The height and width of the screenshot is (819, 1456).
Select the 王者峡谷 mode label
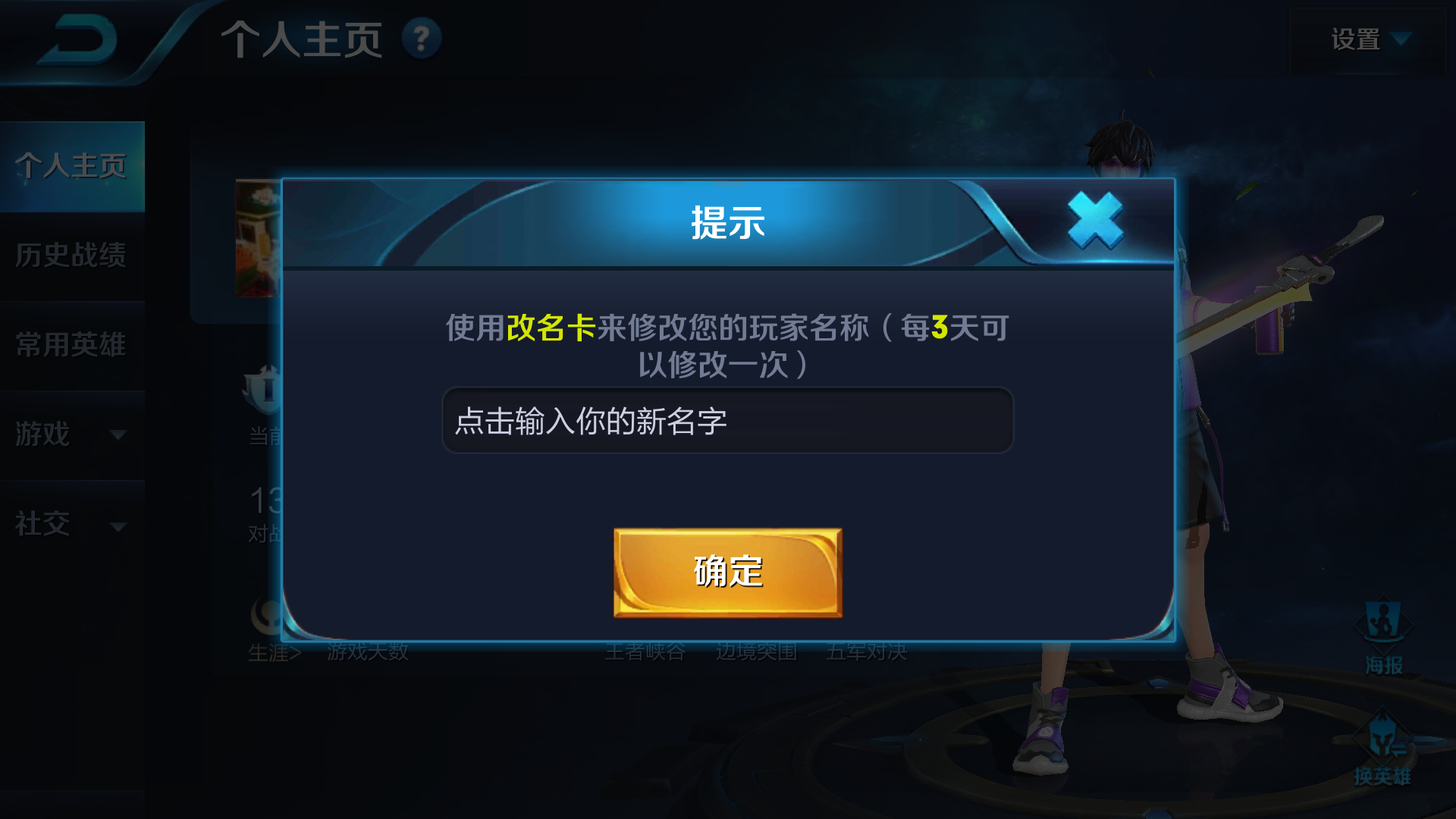pos(645,651)
